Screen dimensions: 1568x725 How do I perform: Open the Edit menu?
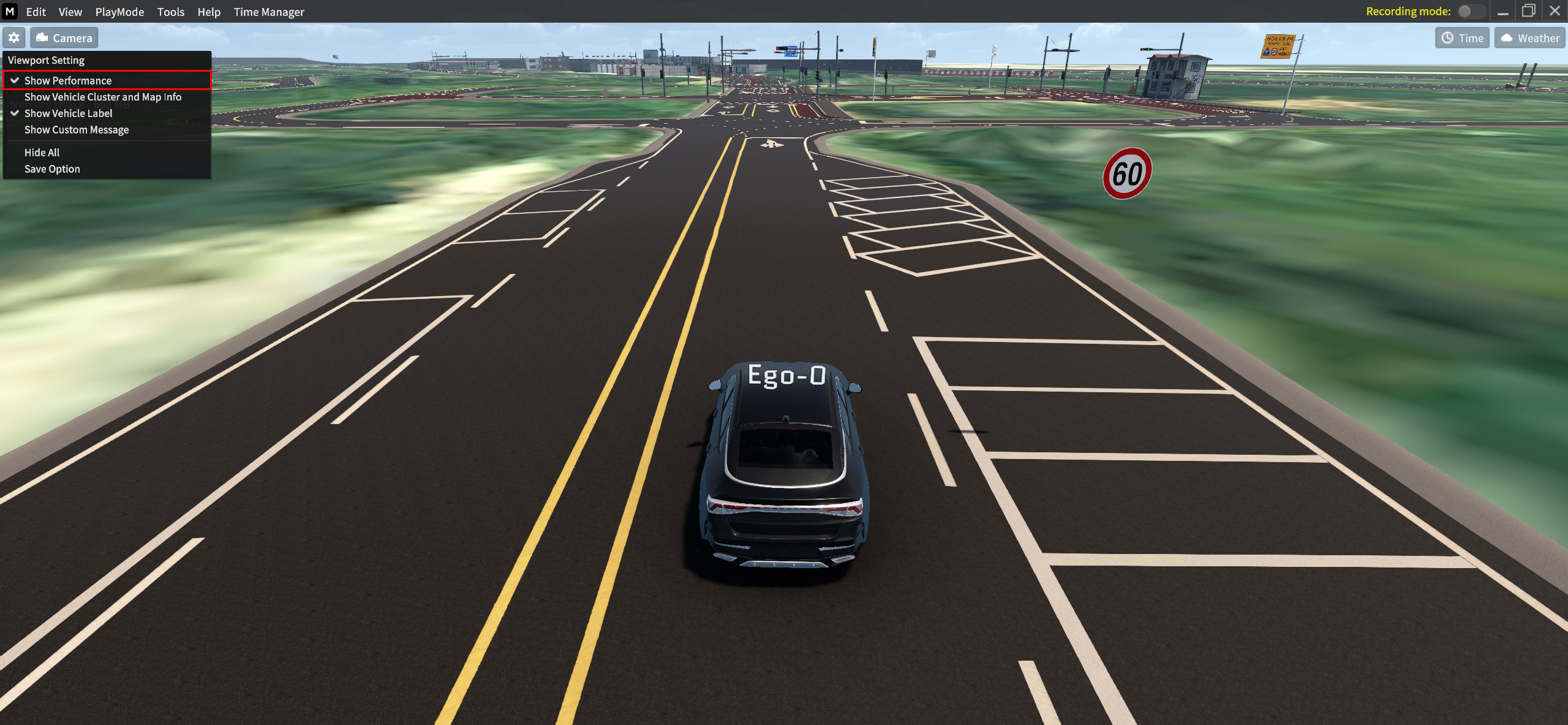pos(36,12)
